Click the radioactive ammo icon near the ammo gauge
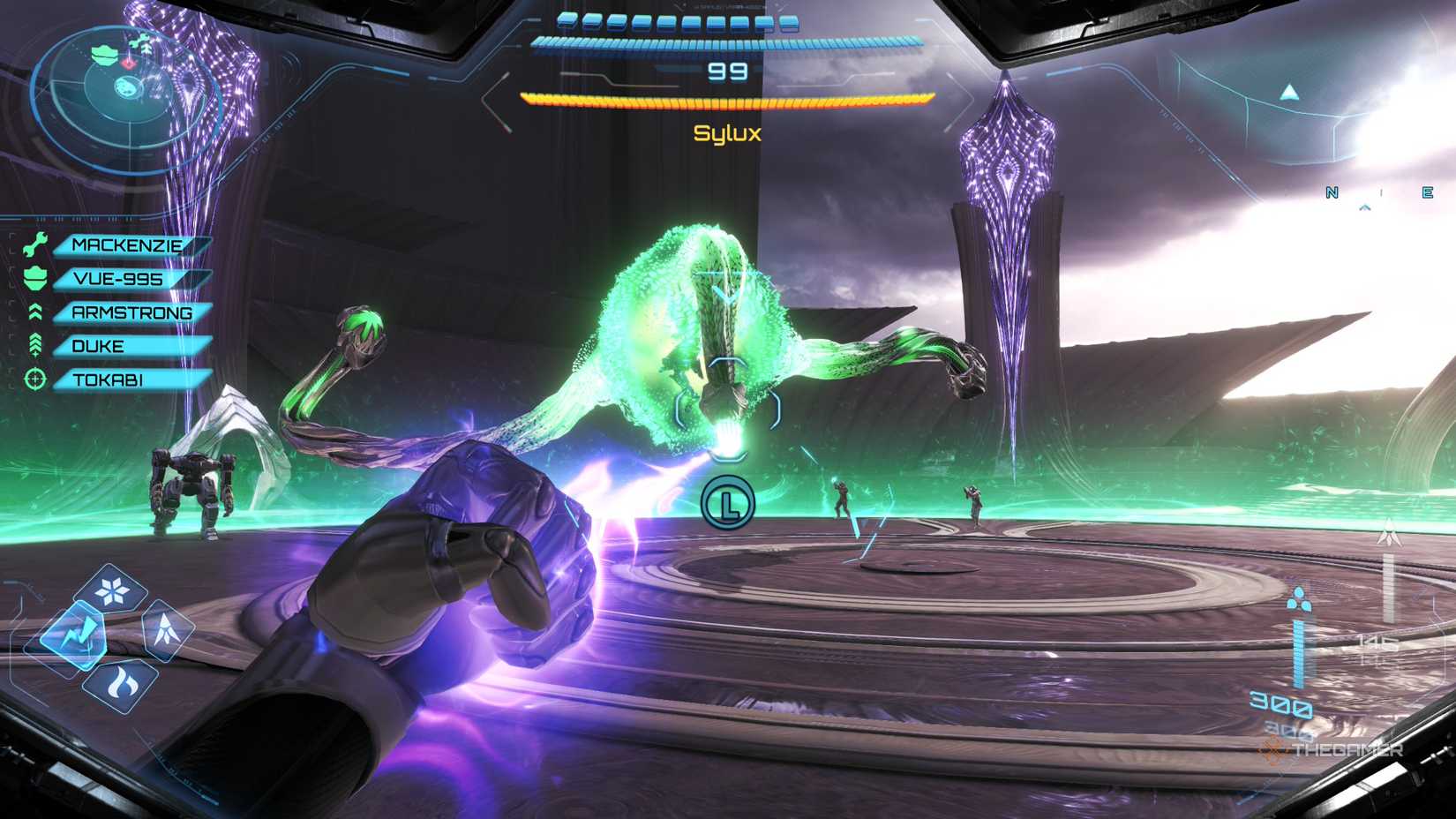The height and width of the screenshot is (819, 1456). coord(1301,599)
